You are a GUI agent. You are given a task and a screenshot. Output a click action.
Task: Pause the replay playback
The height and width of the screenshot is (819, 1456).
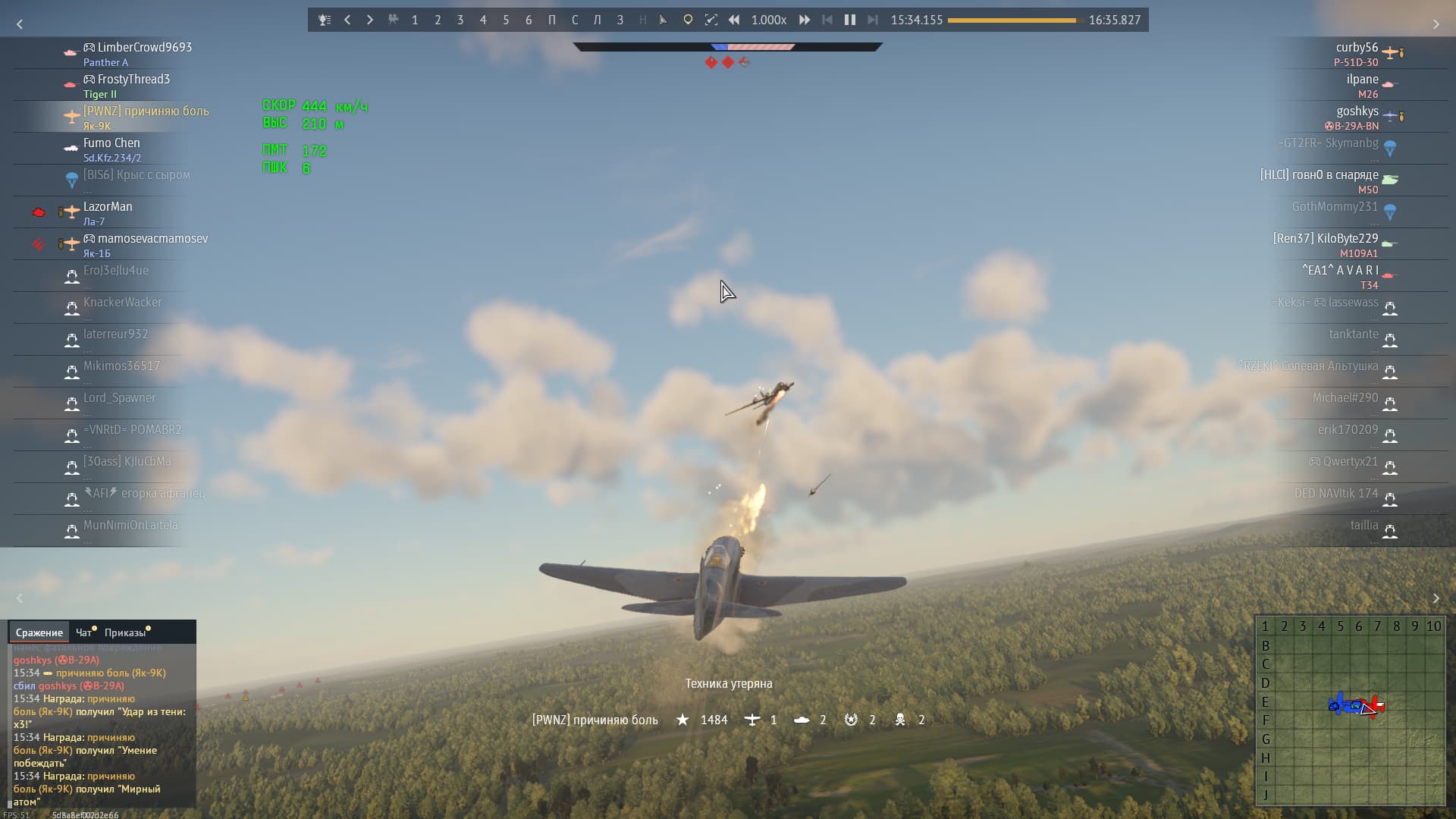point(850,20)
